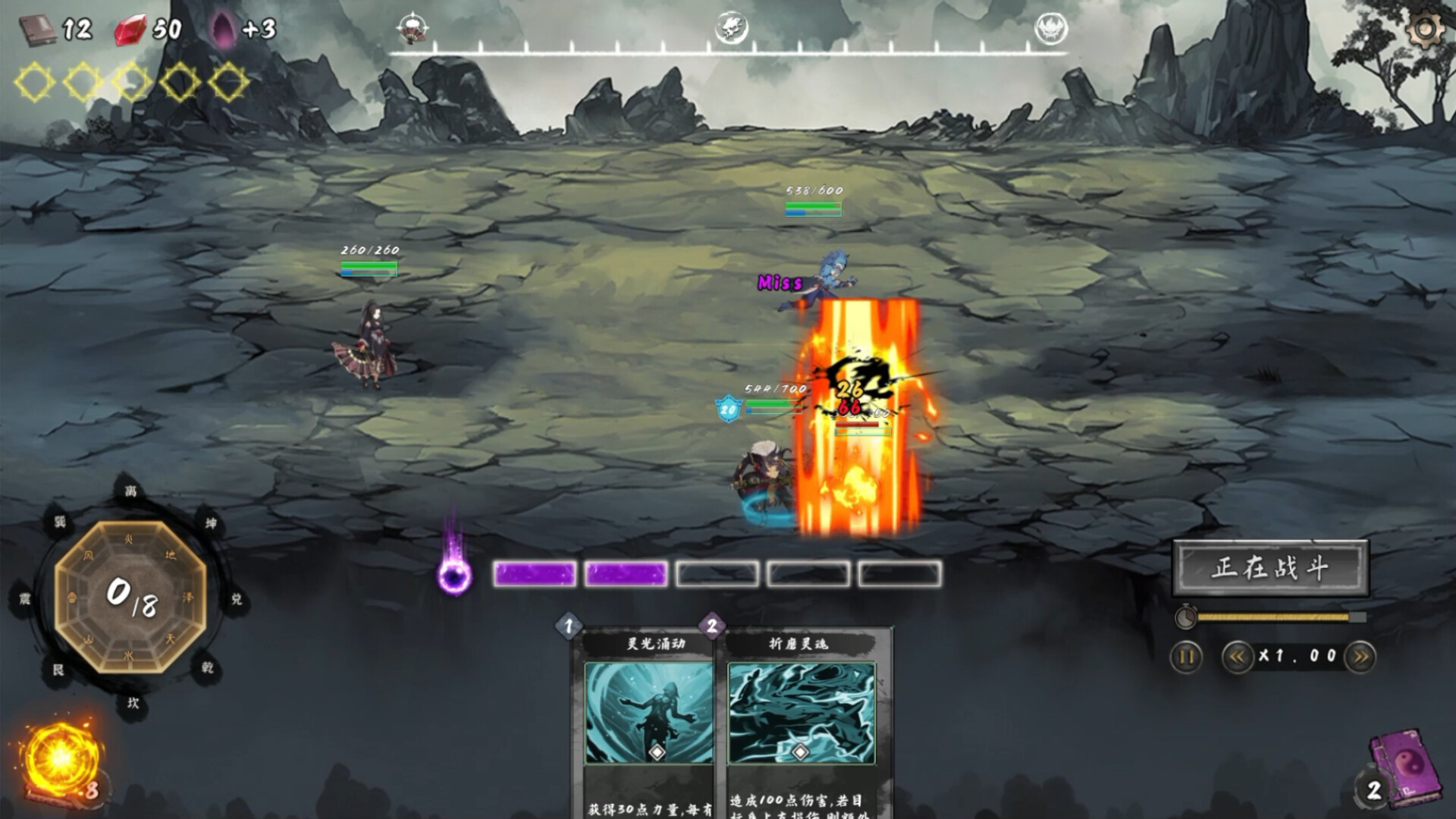Image resolution: width=1456 pixels, height=819 pixels.
Task: Click the demon boss marker on the track
Action: click(1051, 29)
